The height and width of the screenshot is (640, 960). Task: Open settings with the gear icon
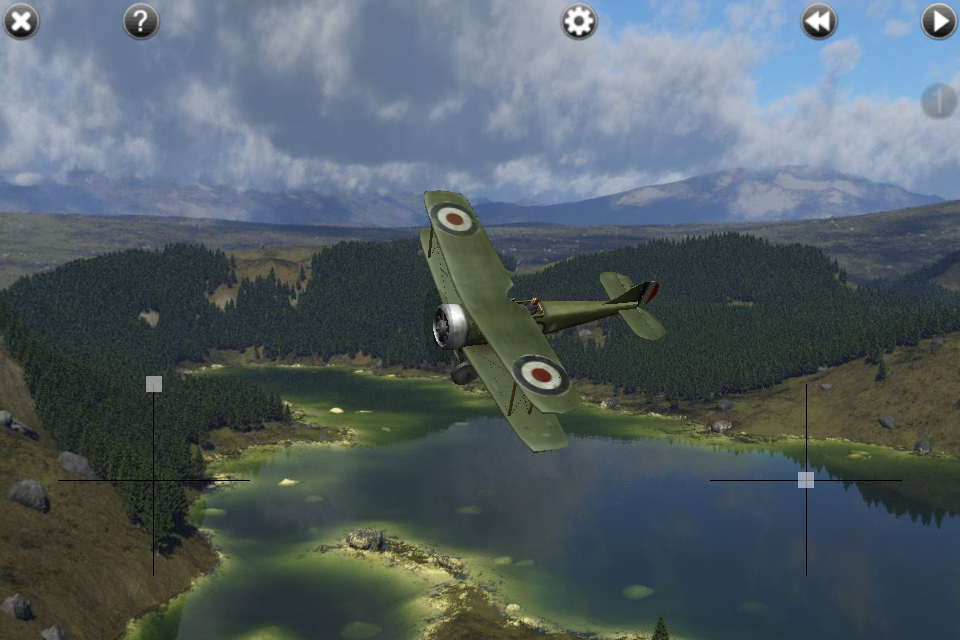pos(579,21)
